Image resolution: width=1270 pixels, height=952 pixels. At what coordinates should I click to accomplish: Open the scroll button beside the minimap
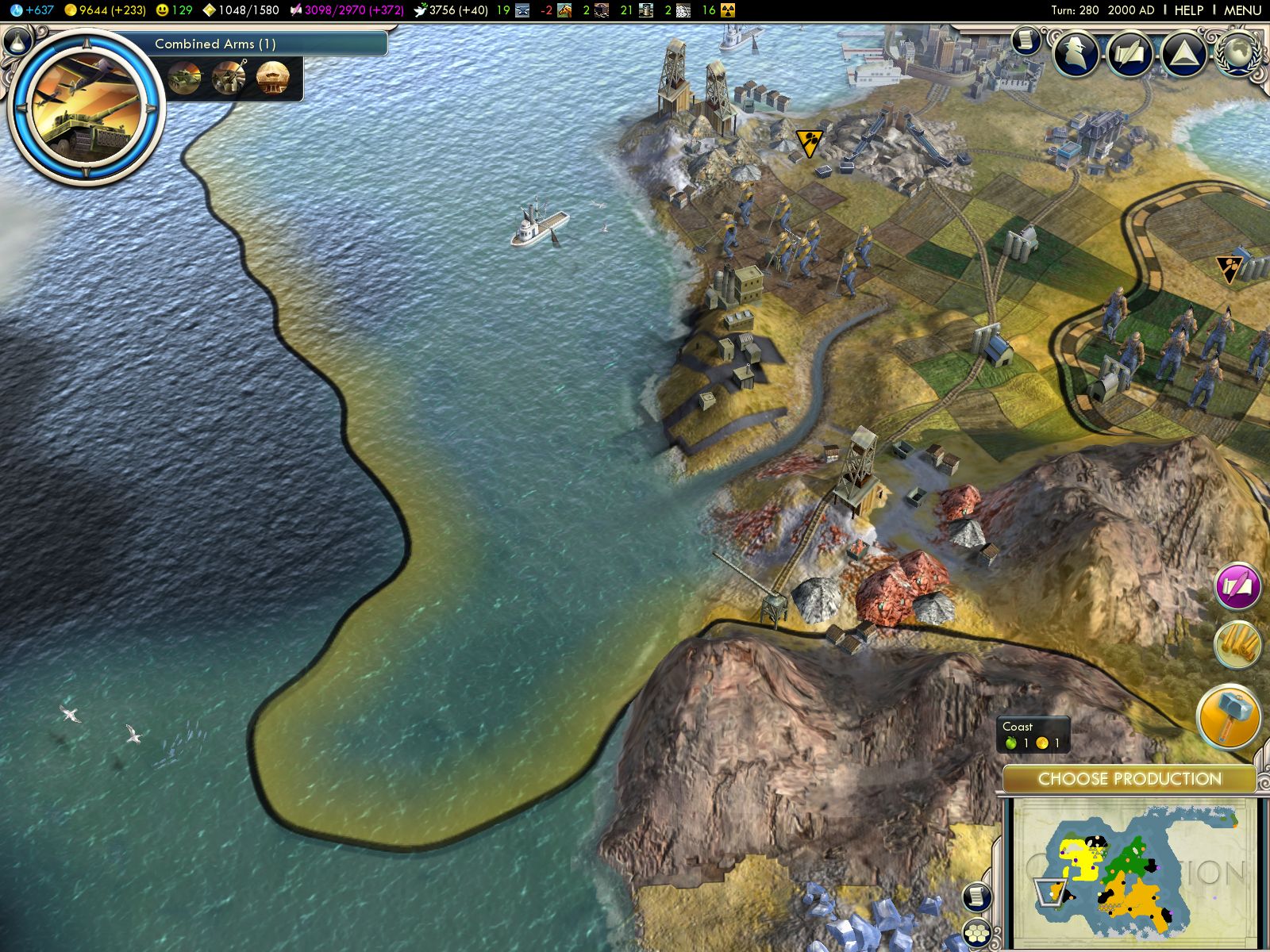tap(978, 896)
